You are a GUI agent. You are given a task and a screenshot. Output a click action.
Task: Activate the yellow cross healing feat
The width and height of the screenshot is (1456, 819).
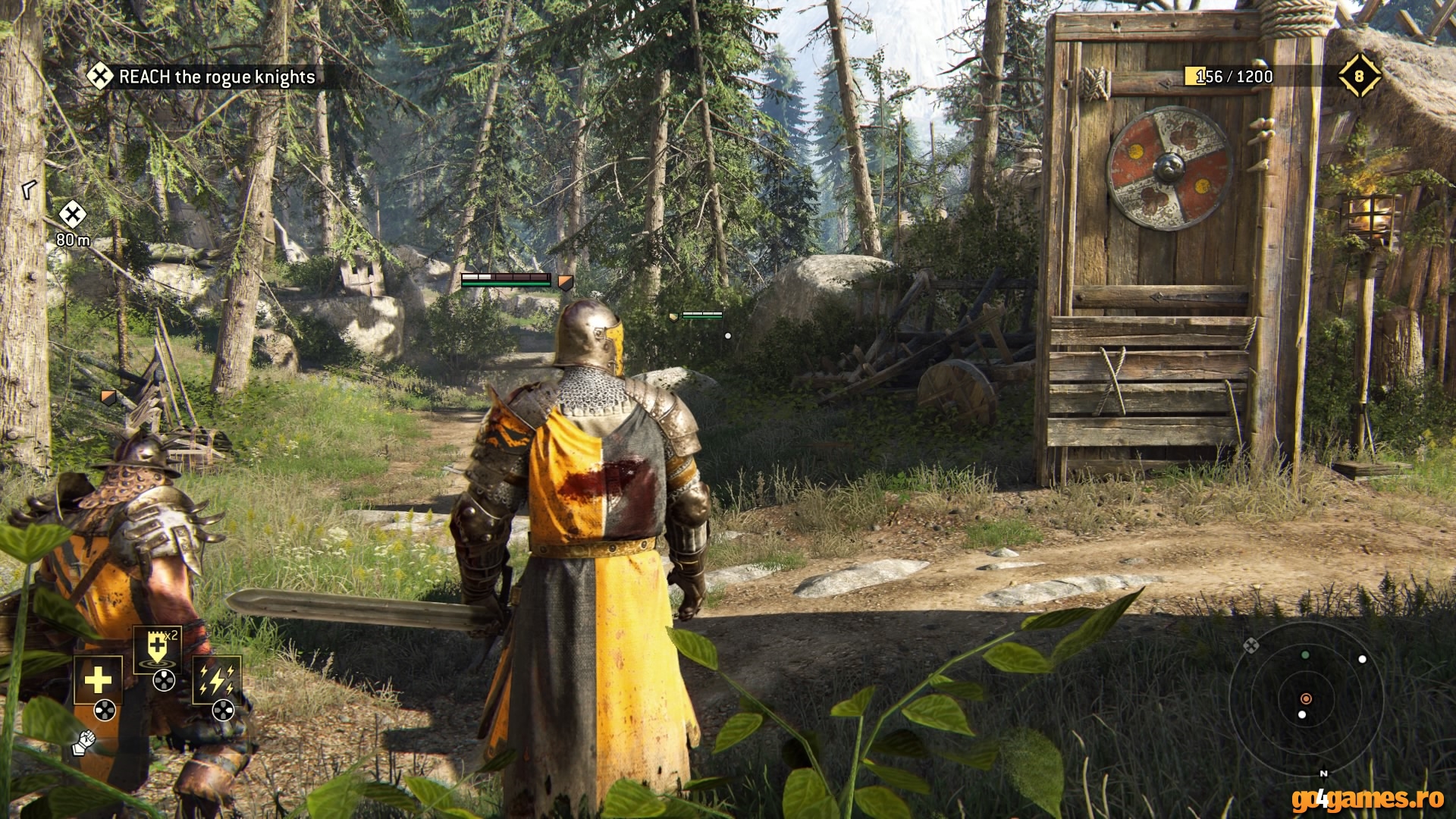pyautogui.click(x=98, y=680)
